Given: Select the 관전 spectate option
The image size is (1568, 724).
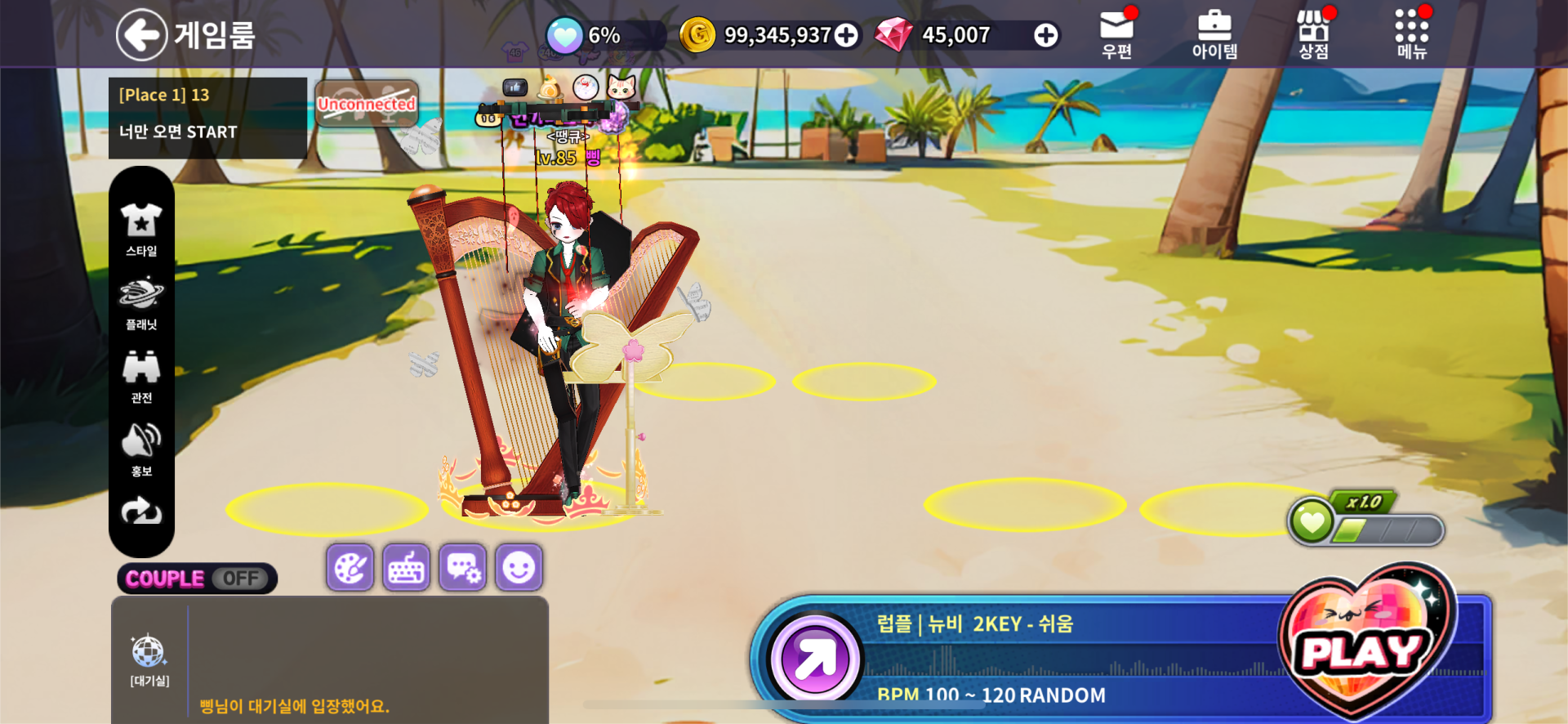Looking at the screenshot, I should click(141, 376).
